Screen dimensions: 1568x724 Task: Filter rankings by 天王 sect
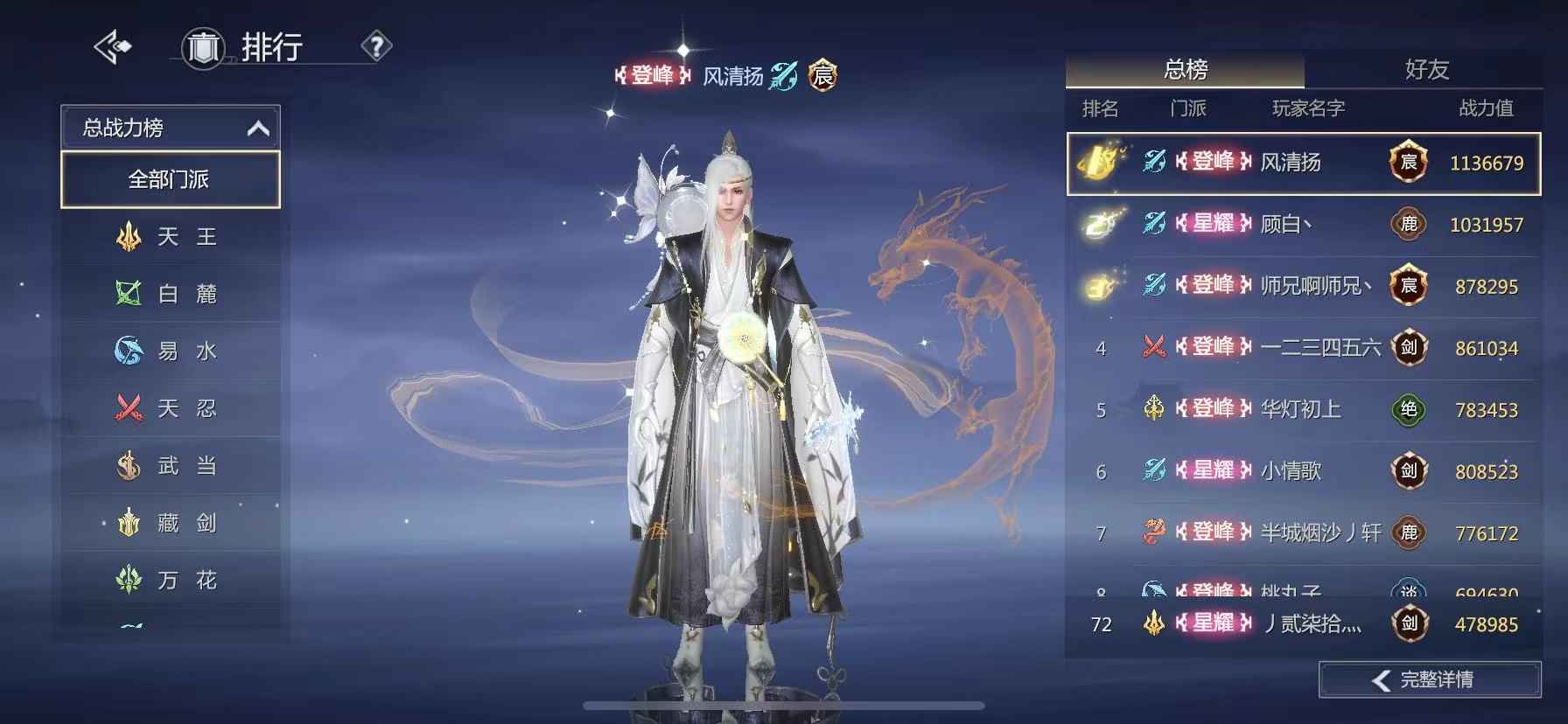coord(170,237)
